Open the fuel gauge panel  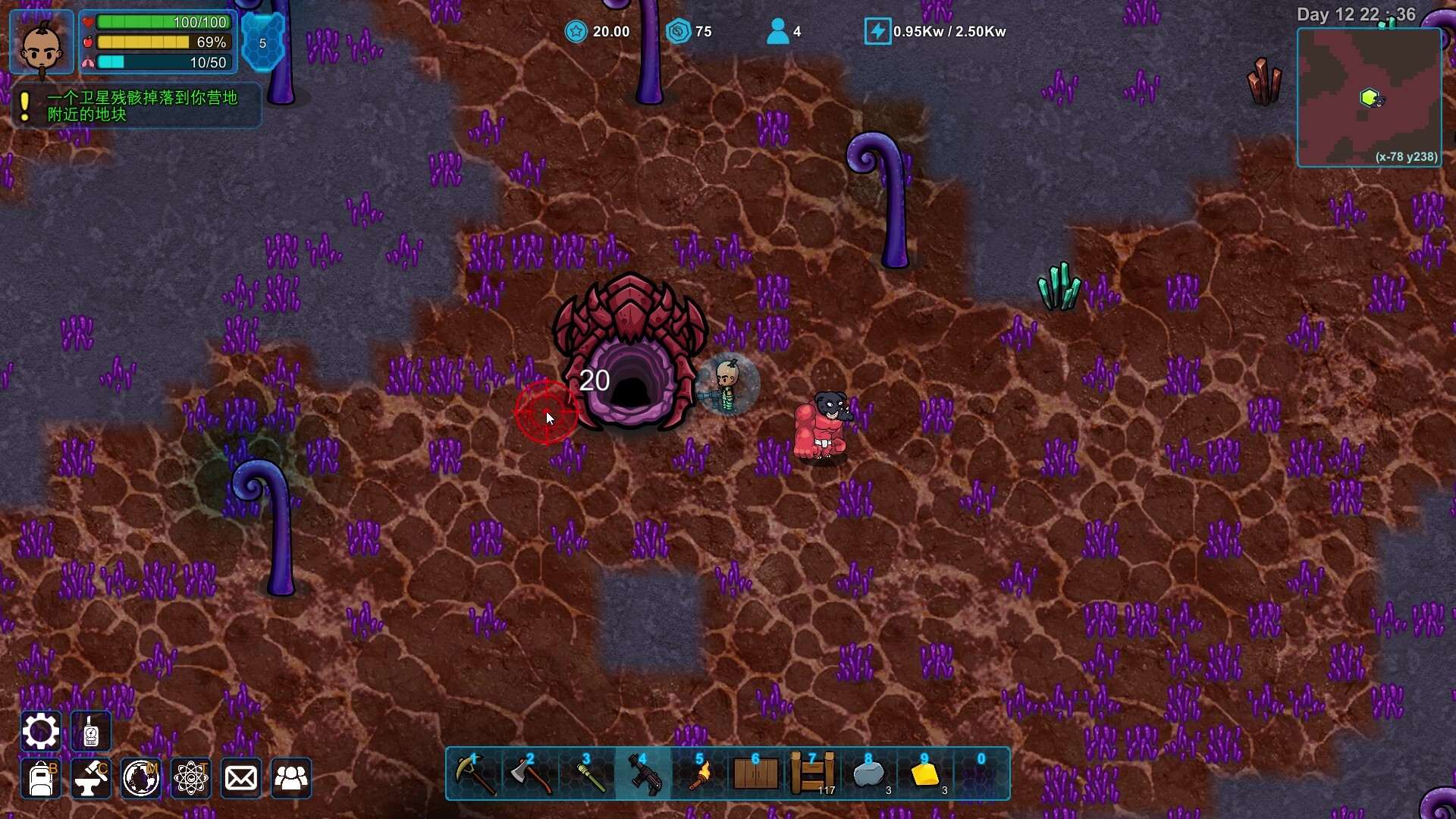point(91,730)
